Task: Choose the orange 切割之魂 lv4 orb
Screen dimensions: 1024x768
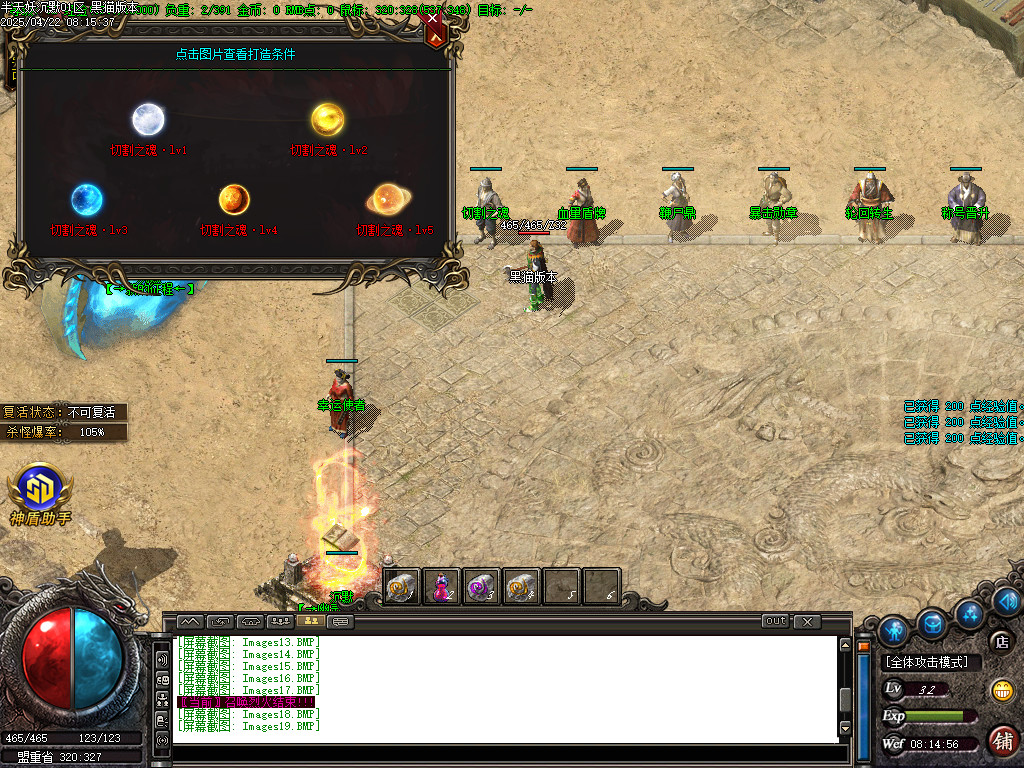Action: pyautogui.click(x=234, y=199)
